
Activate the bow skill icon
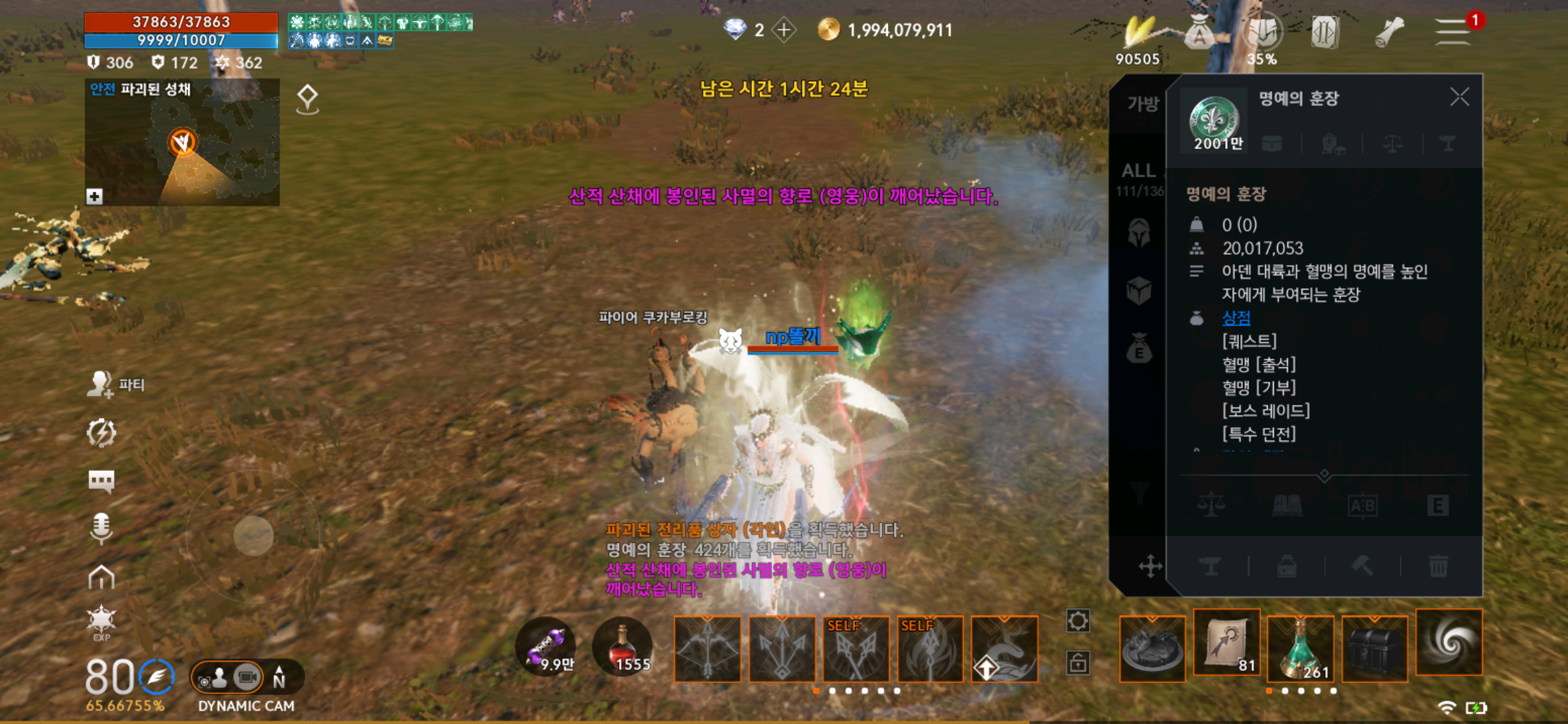pos(708,649)
